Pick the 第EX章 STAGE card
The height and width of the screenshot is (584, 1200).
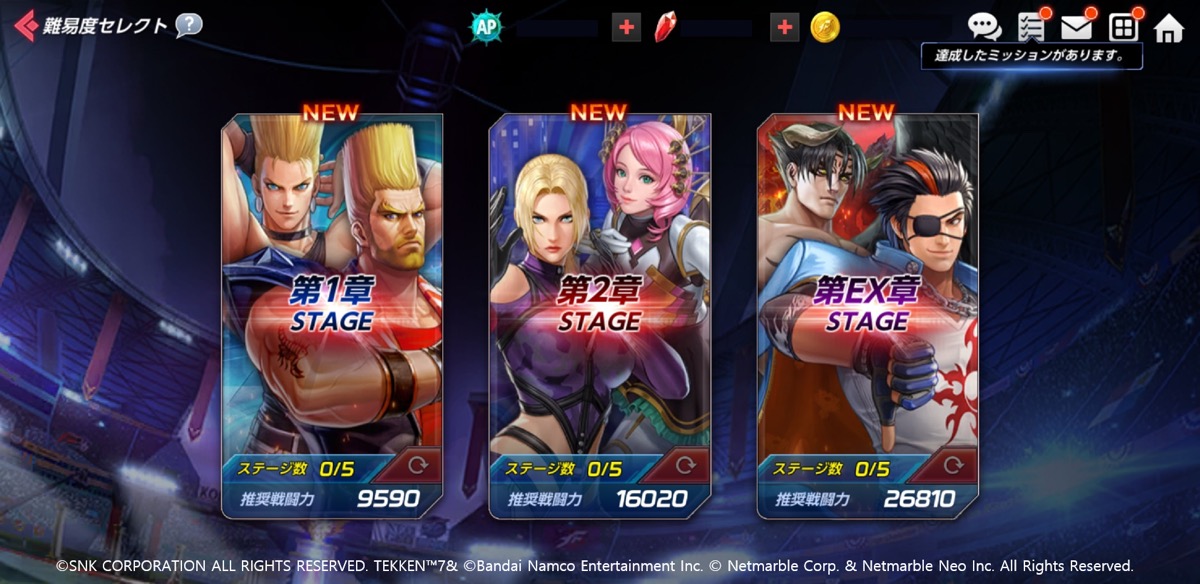point(867,300)
